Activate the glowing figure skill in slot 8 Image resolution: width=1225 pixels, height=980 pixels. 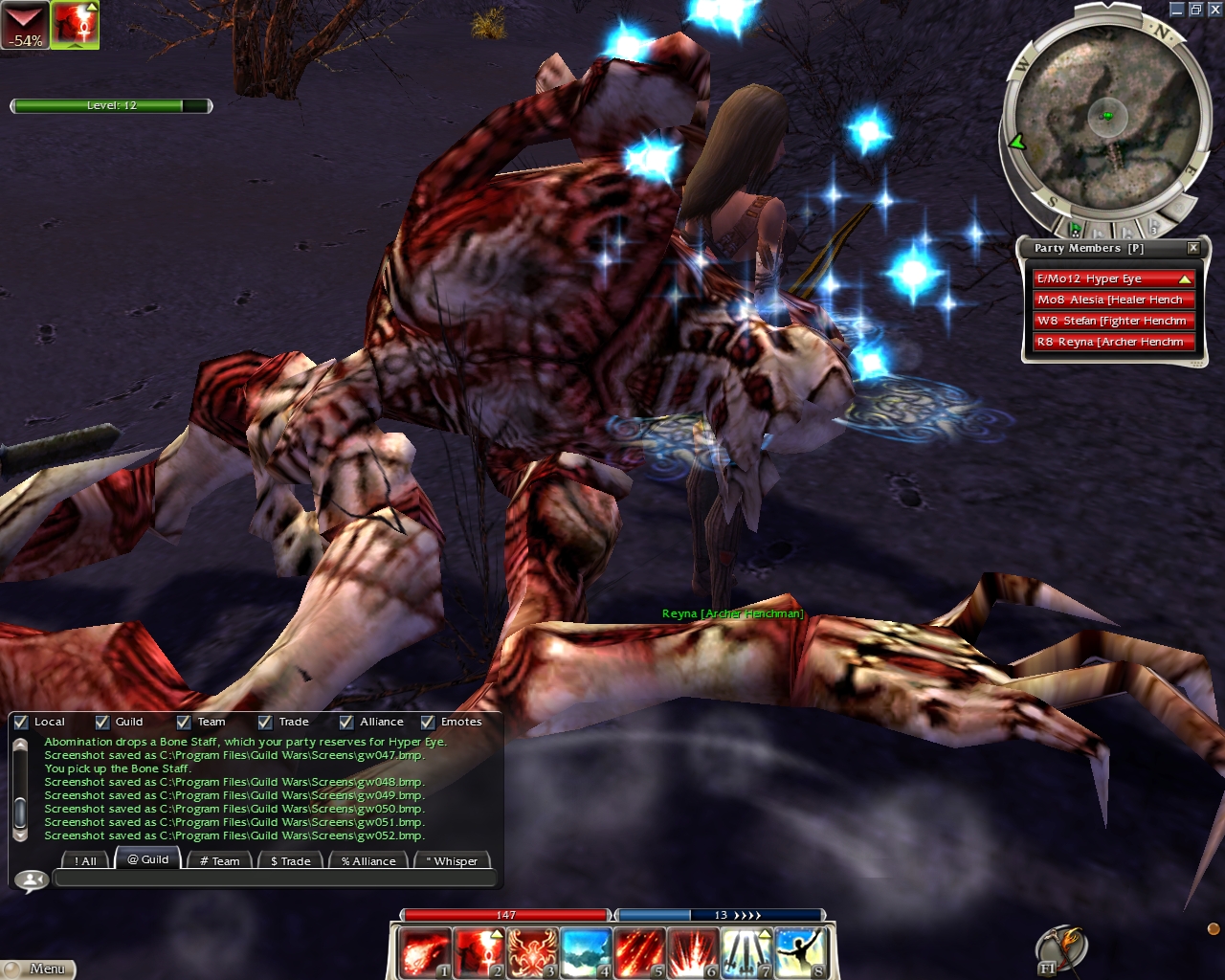[800, 952]
